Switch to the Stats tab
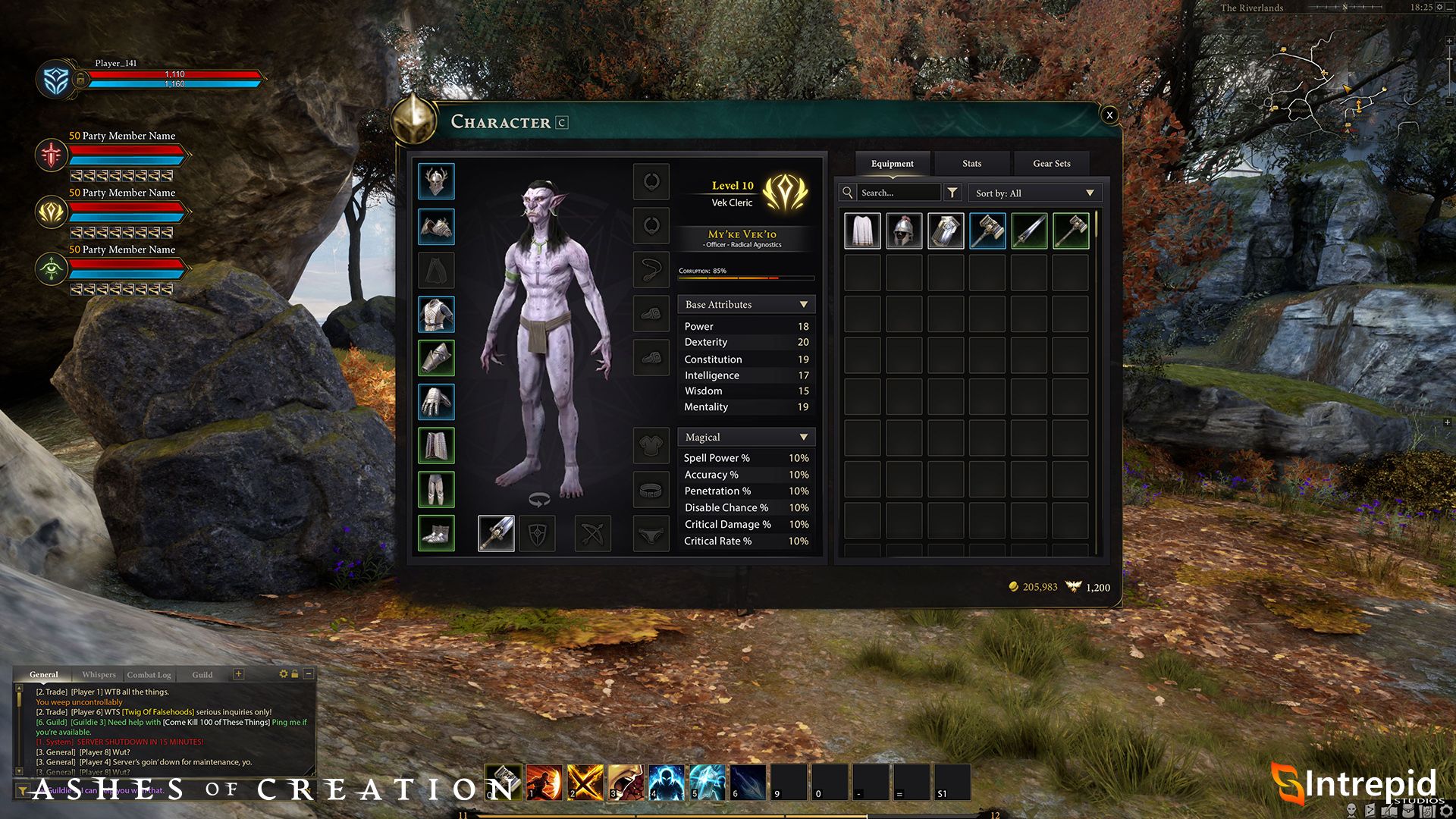 point(971,164)
